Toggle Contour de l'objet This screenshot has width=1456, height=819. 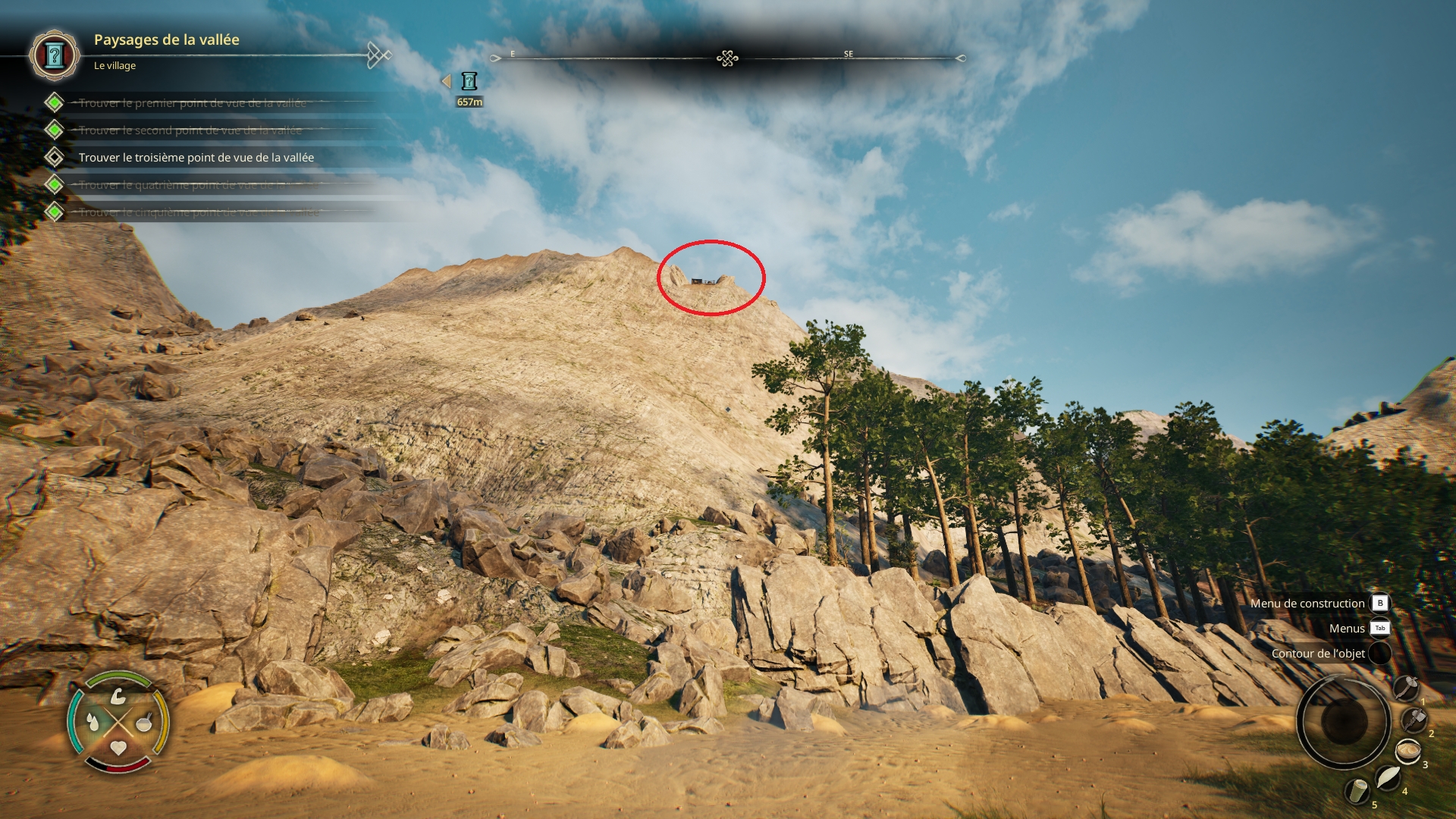[1318, 654]
